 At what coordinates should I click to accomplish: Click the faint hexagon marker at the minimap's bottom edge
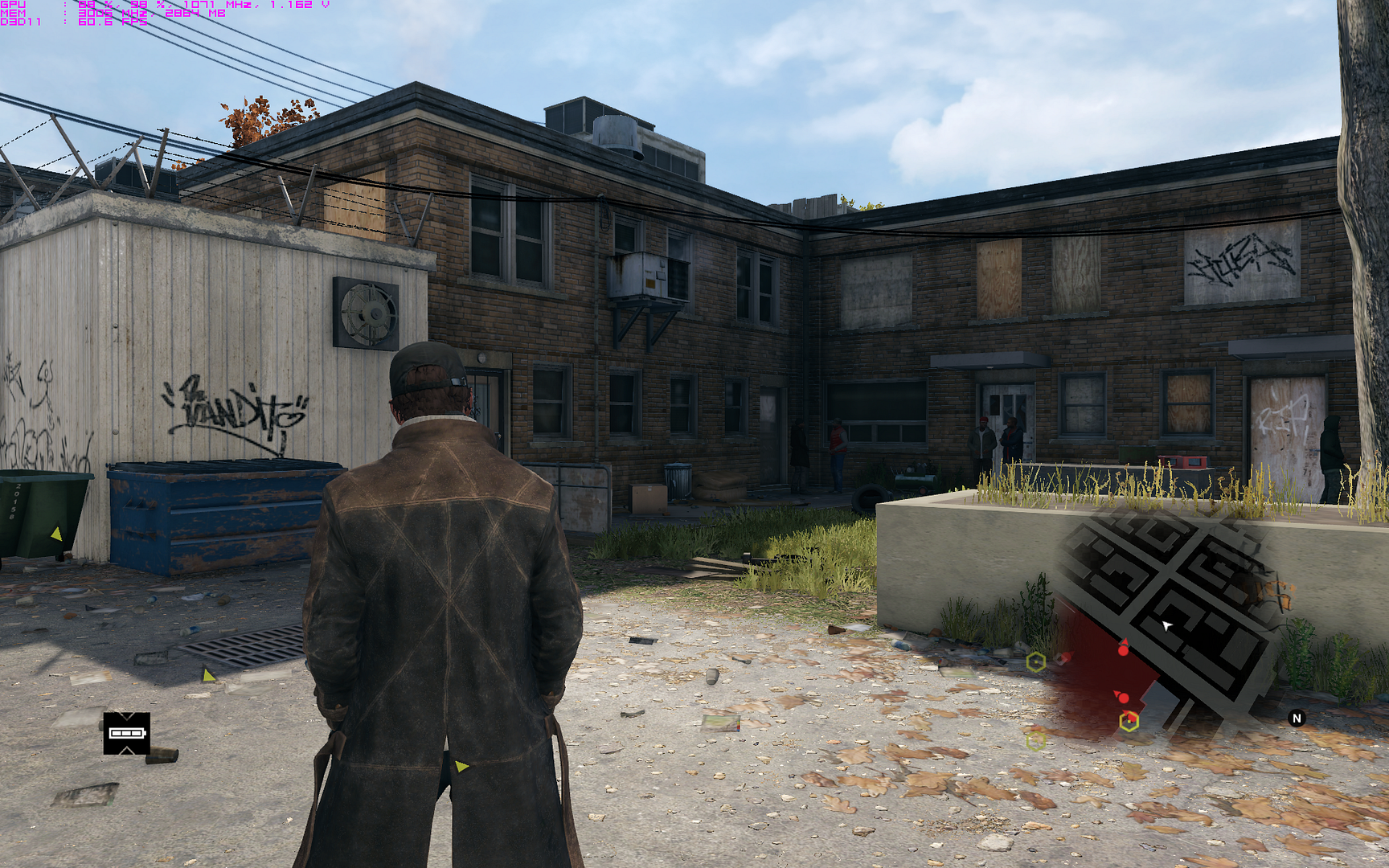[1035, 740]
